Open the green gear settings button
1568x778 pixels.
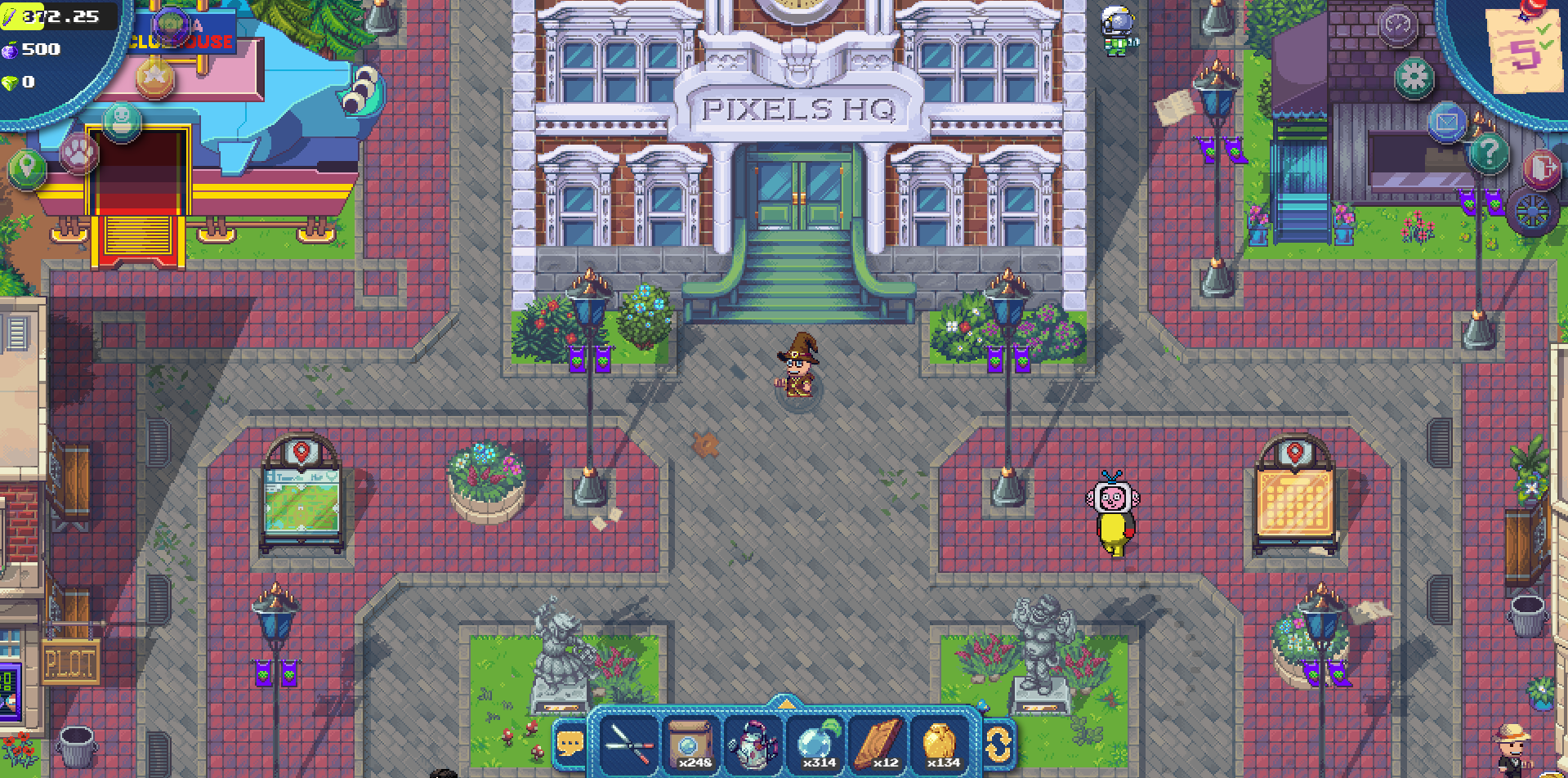(x=1414, y=78)
